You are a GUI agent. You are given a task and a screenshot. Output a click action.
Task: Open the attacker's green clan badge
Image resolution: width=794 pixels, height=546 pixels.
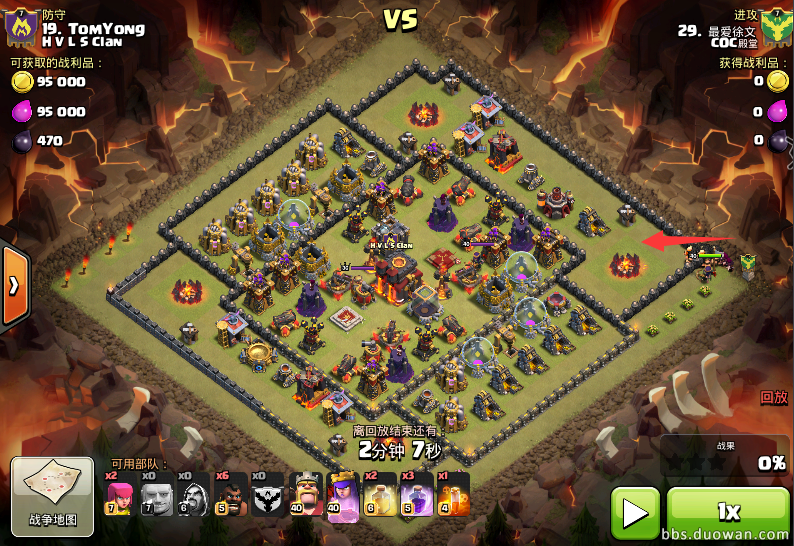click(x=773, y=30)
